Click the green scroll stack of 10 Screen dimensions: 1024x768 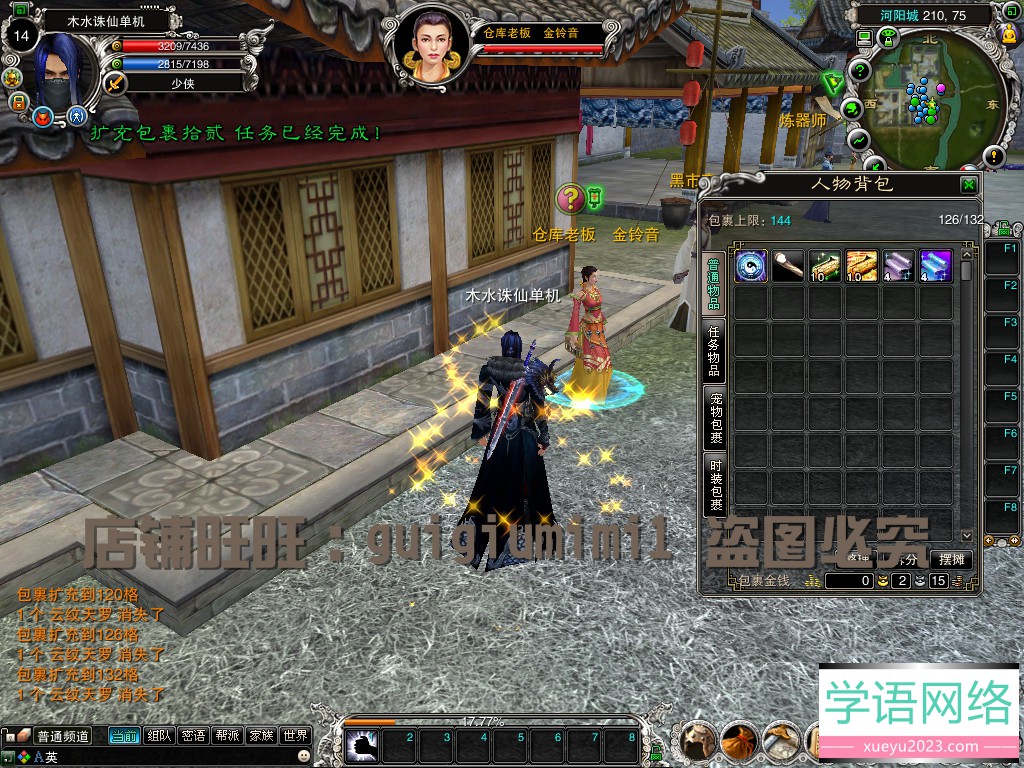[x=825, y=266]
